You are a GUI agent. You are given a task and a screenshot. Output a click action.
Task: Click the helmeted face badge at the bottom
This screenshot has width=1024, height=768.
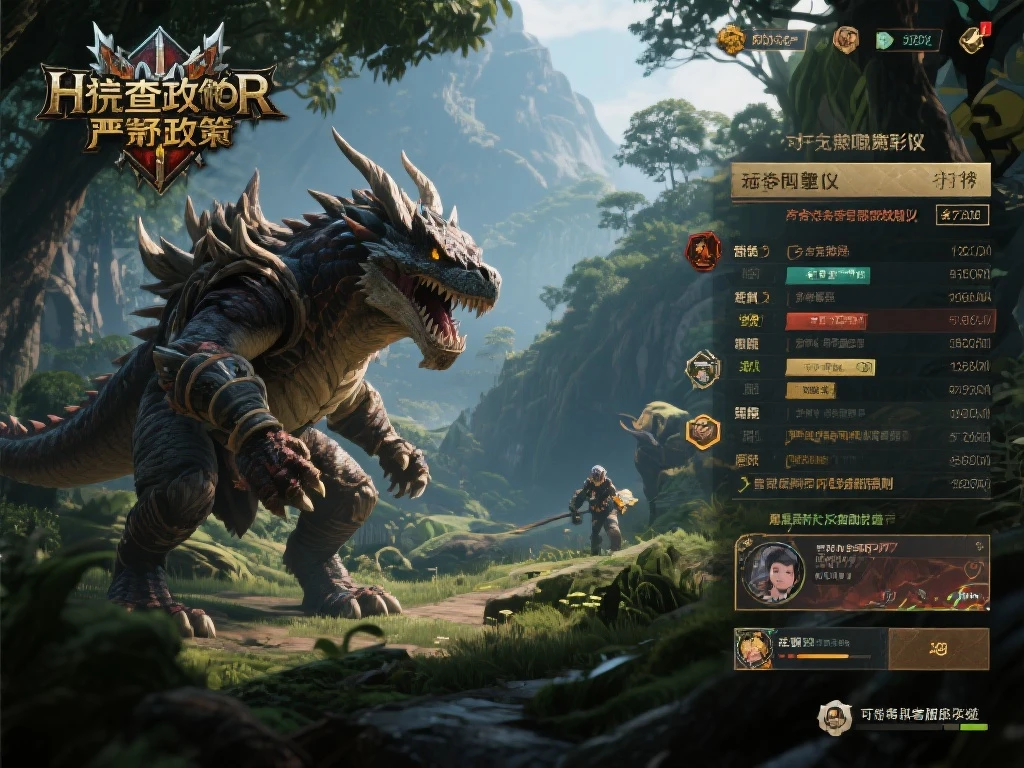pyautogui.click(x=834, y=717)
